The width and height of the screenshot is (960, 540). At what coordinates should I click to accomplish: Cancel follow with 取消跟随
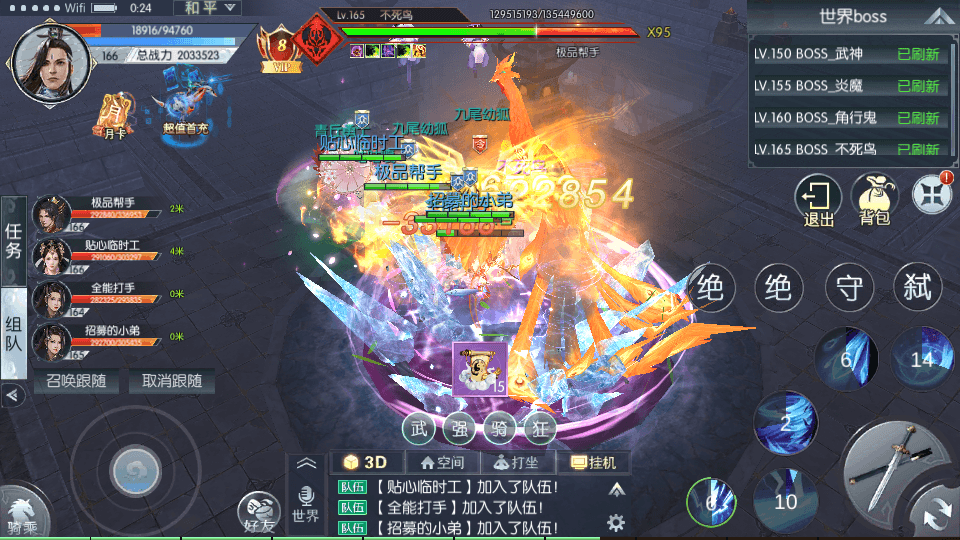pos(171,381)
